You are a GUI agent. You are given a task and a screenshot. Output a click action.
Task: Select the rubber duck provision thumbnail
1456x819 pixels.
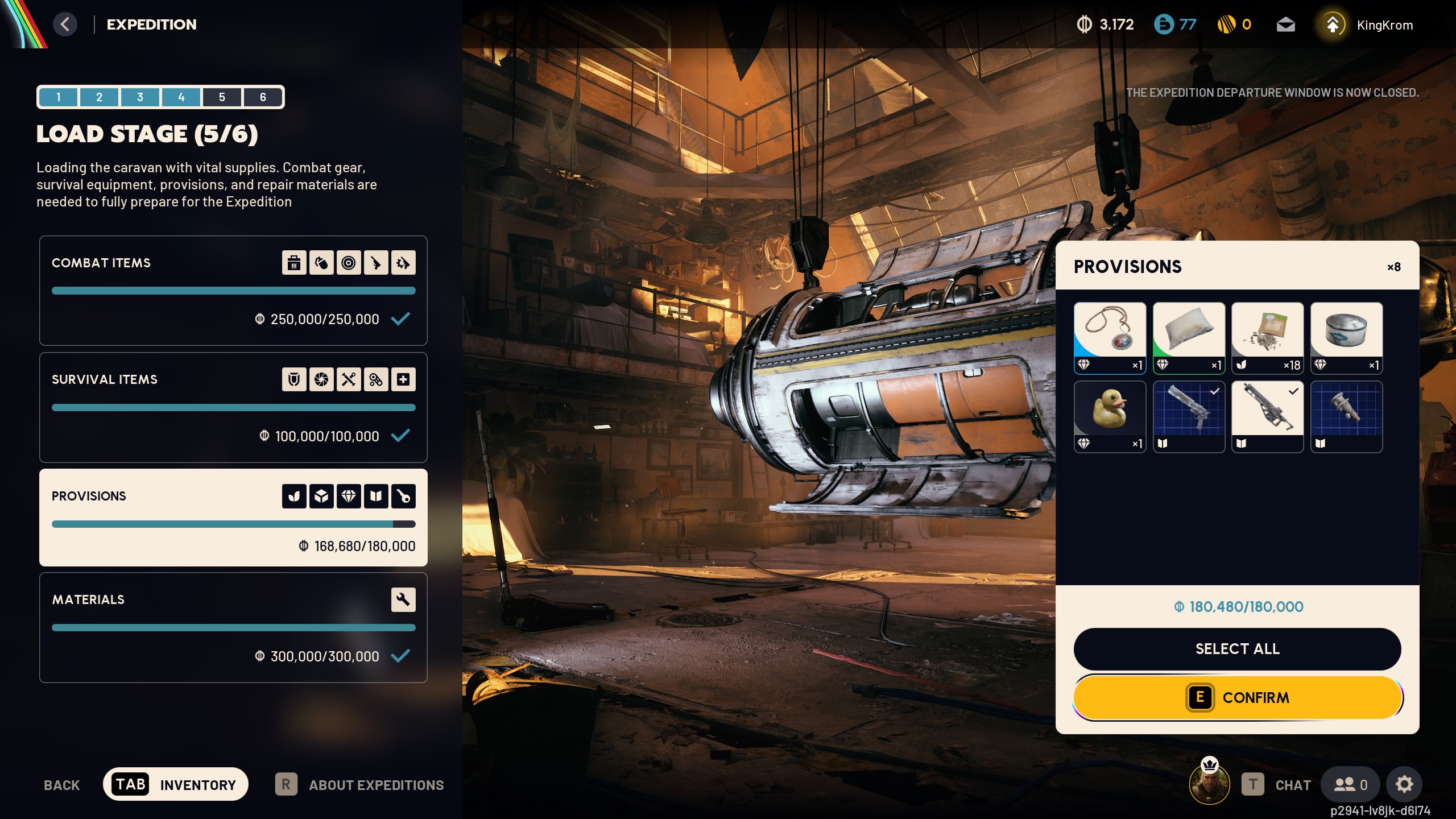1110,416
